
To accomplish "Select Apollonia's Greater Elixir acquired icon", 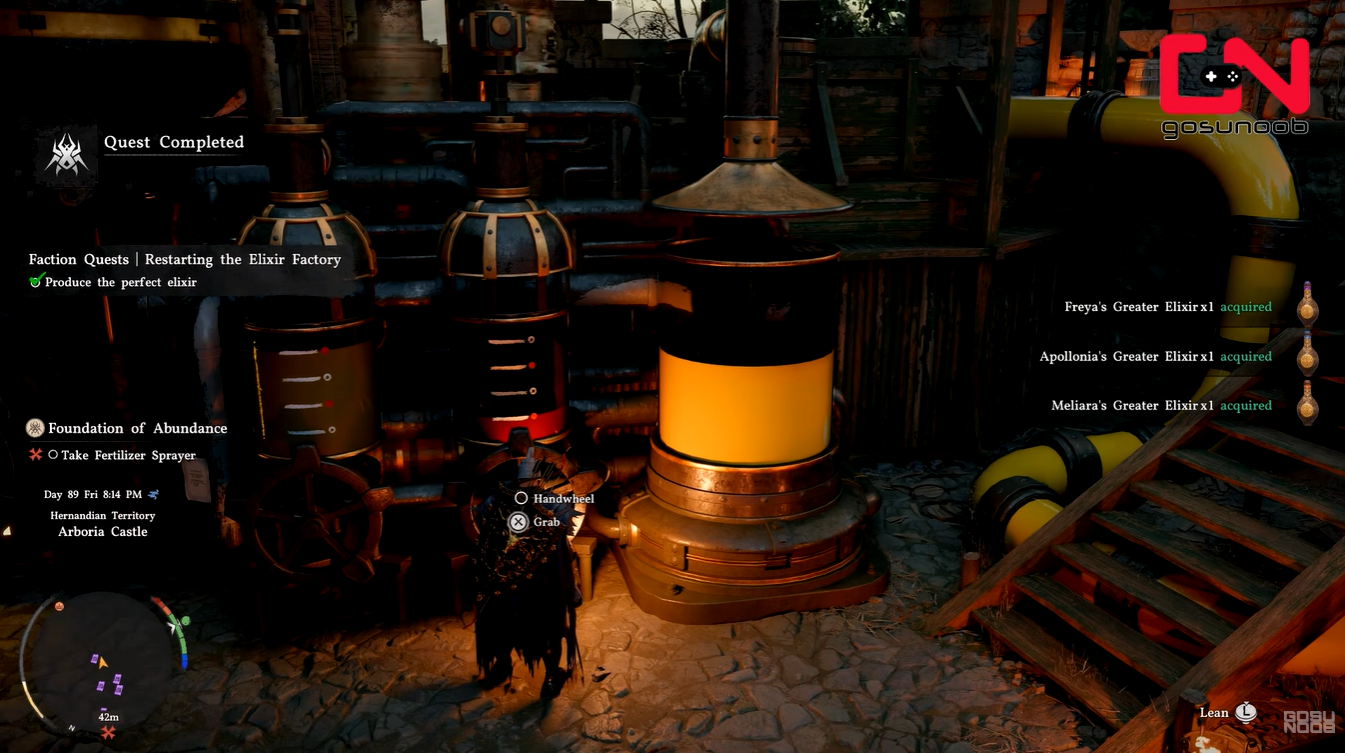I will pos(1307,356).
